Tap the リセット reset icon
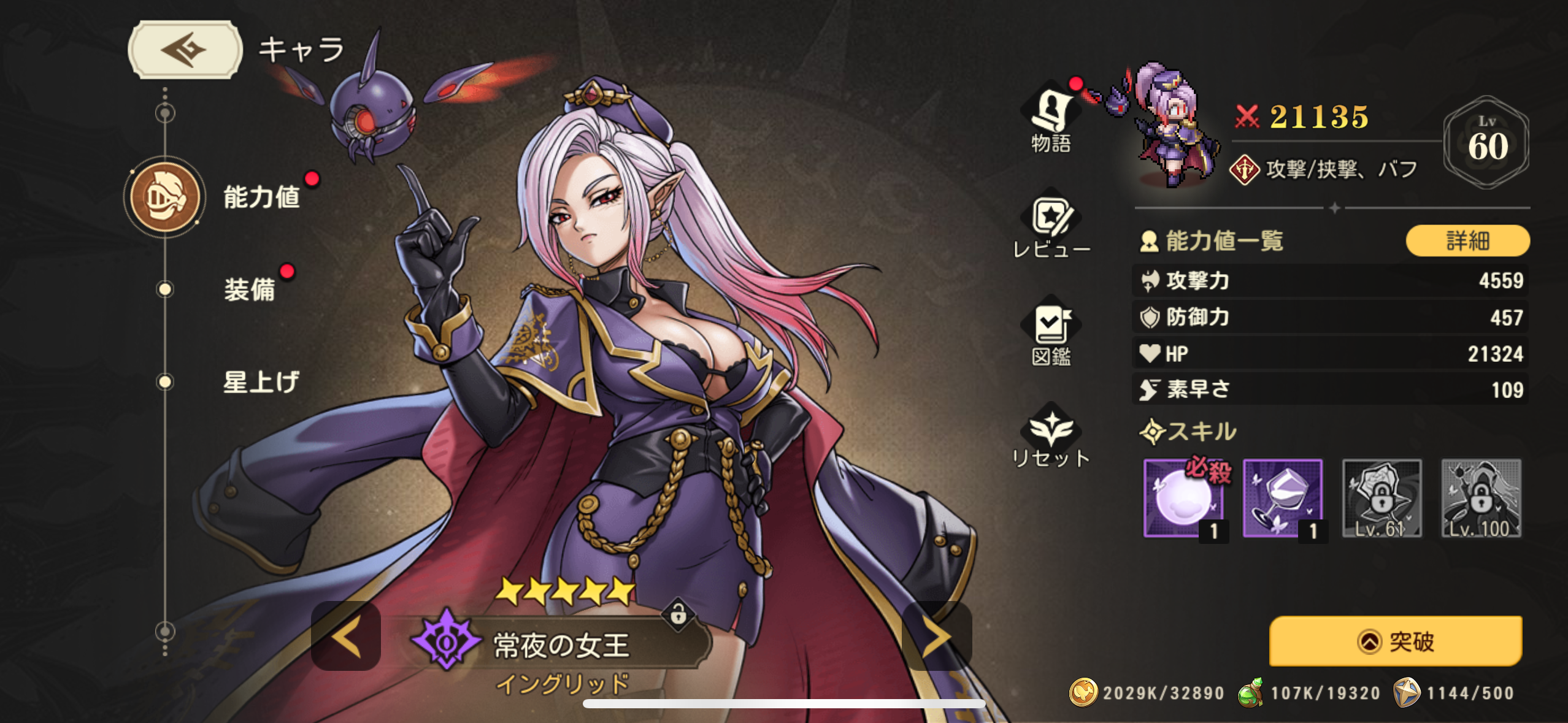Image resolution: width=1568 pixels, height=723 pixels. click(1051, 437)
